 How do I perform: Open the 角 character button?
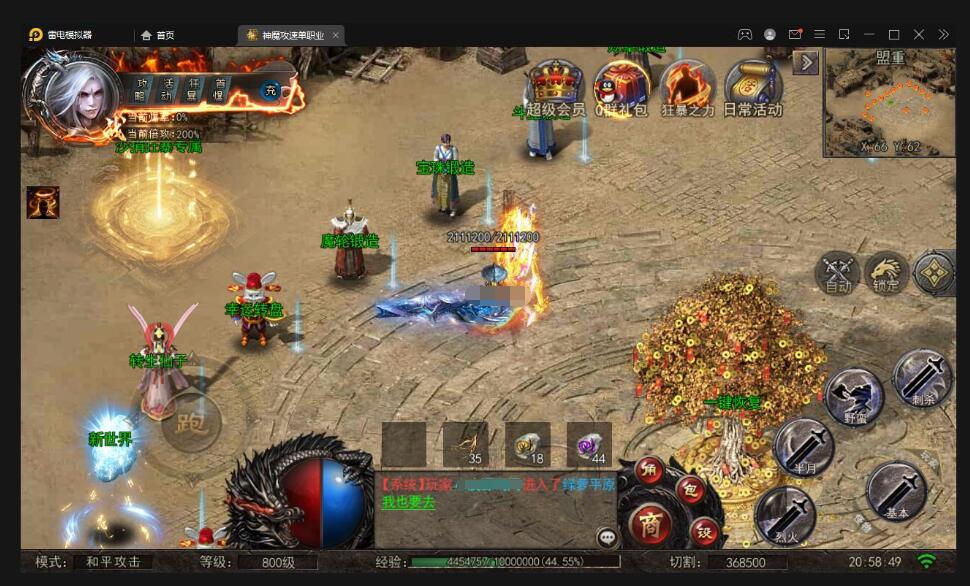649,470
